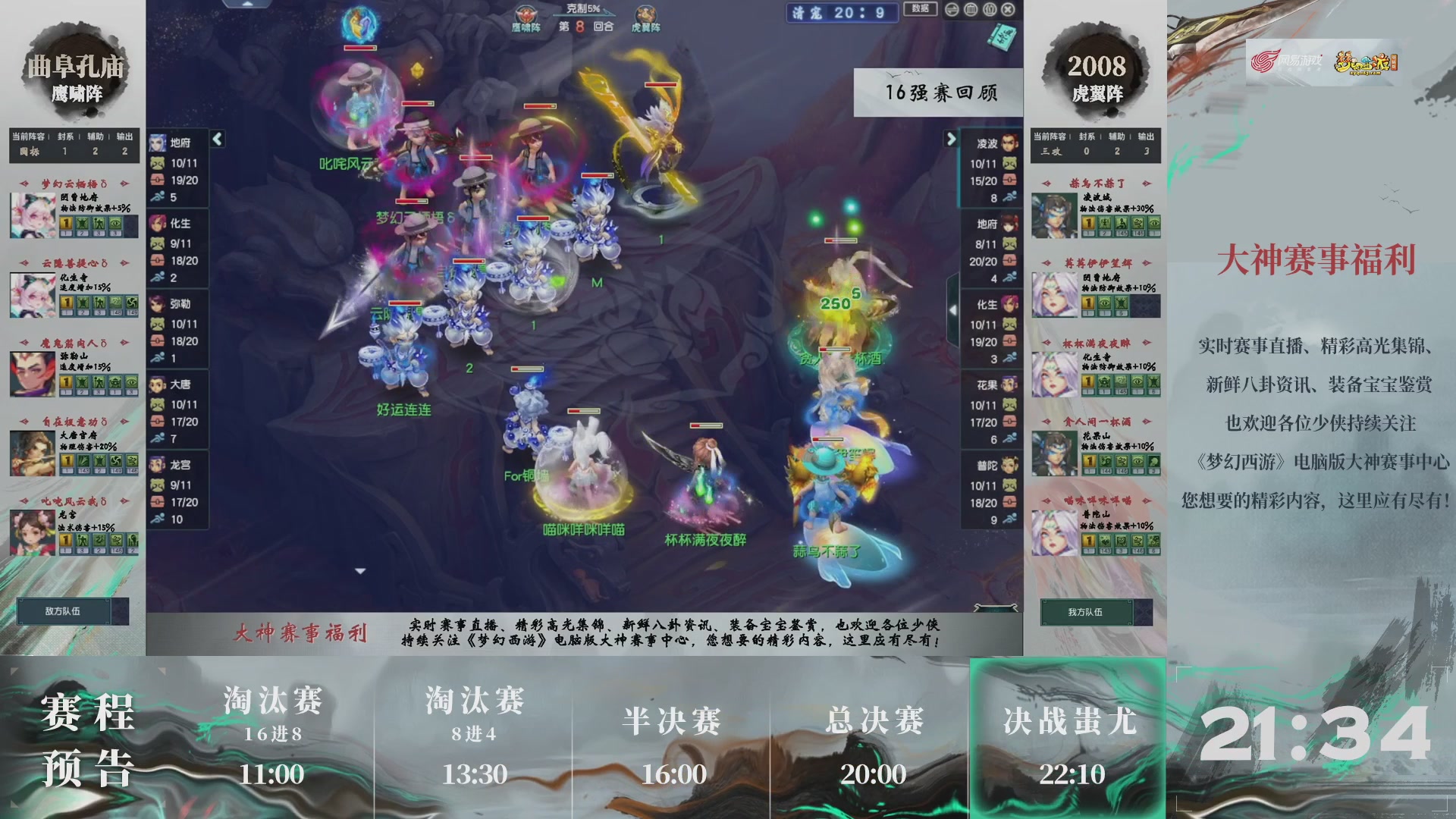Click the swap-view arrows icon in top-right toolbar
1456x819 pixels.
[x=951, y=9]
